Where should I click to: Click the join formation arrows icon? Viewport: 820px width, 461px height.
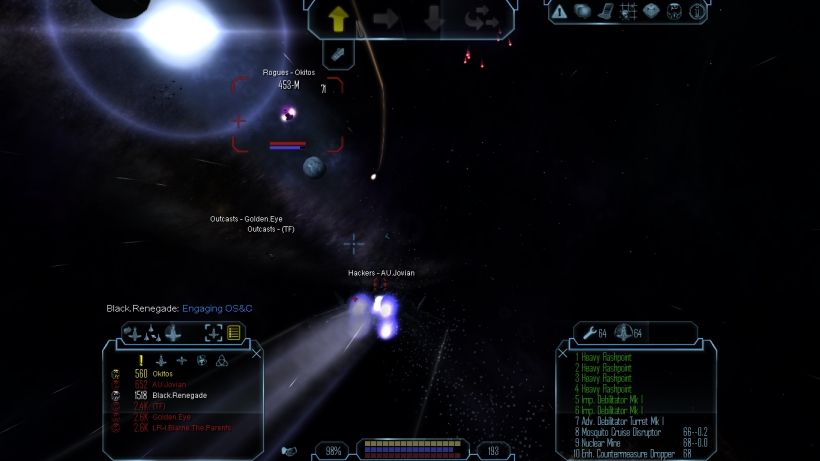pyautogui.click(x=481, y=18)
